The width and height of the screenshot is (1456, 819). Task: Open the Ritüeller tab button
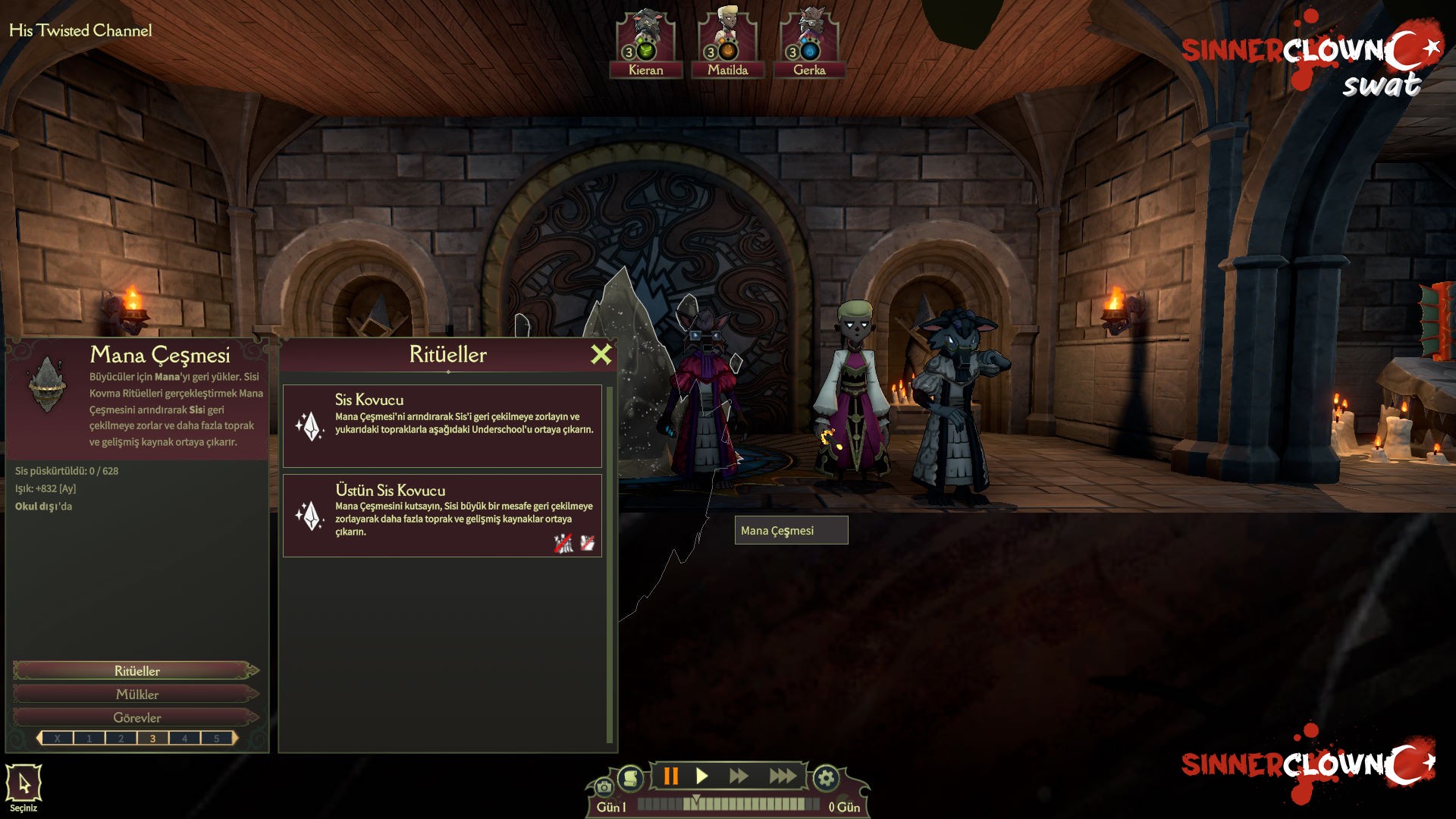(136, 670)
